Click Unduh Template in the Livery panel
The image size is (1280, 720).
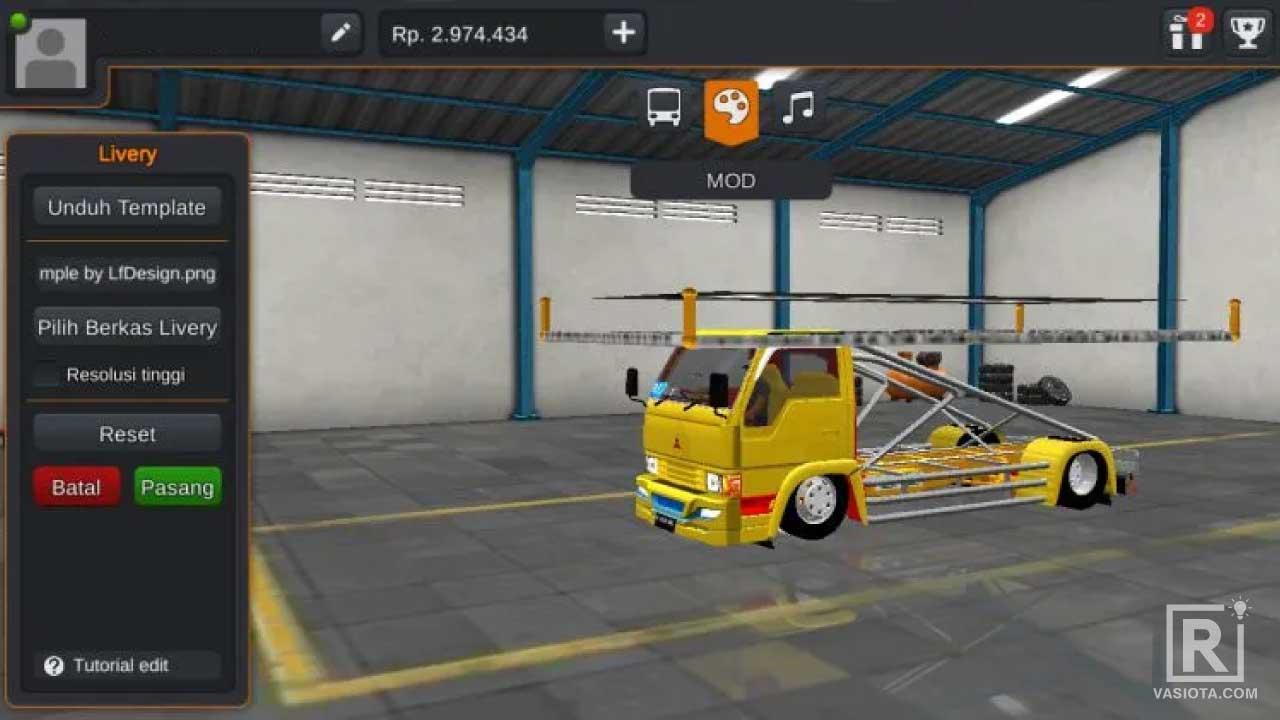127,207
